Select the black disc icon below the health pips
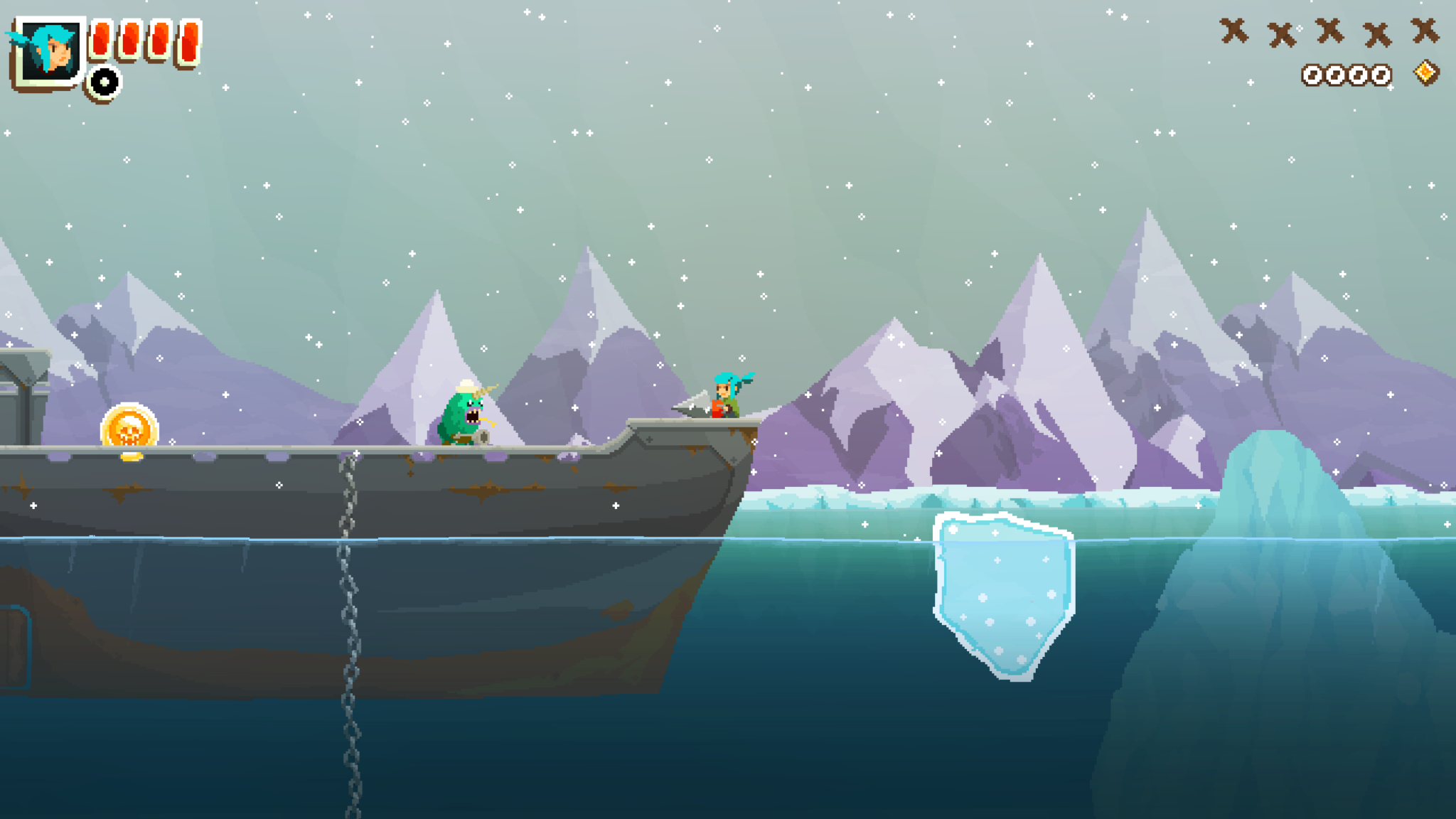The height and width of the screenshot is (819, 1456). [x=105, y=82]
